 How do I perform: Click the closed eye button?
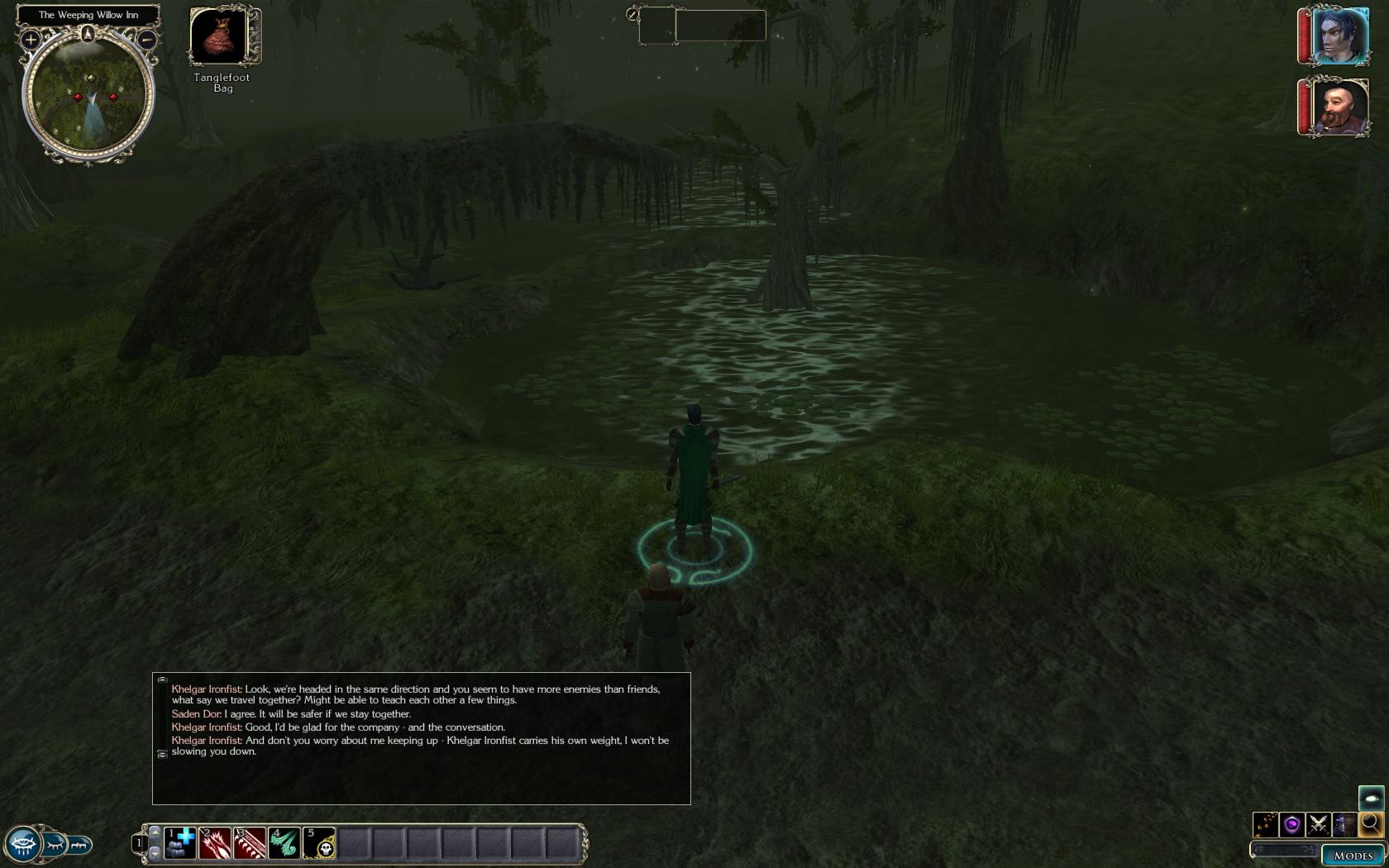[x=55, y=845]
